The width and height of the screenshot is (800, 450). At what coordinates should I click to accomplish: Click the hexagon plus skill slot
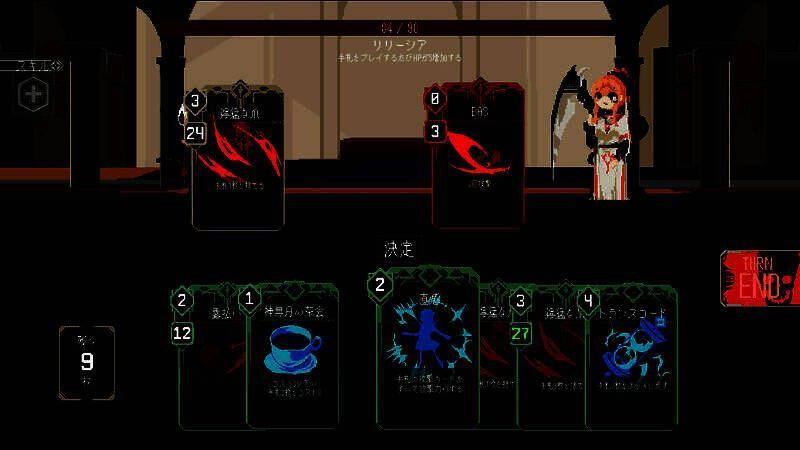click(x=34, y=95)
